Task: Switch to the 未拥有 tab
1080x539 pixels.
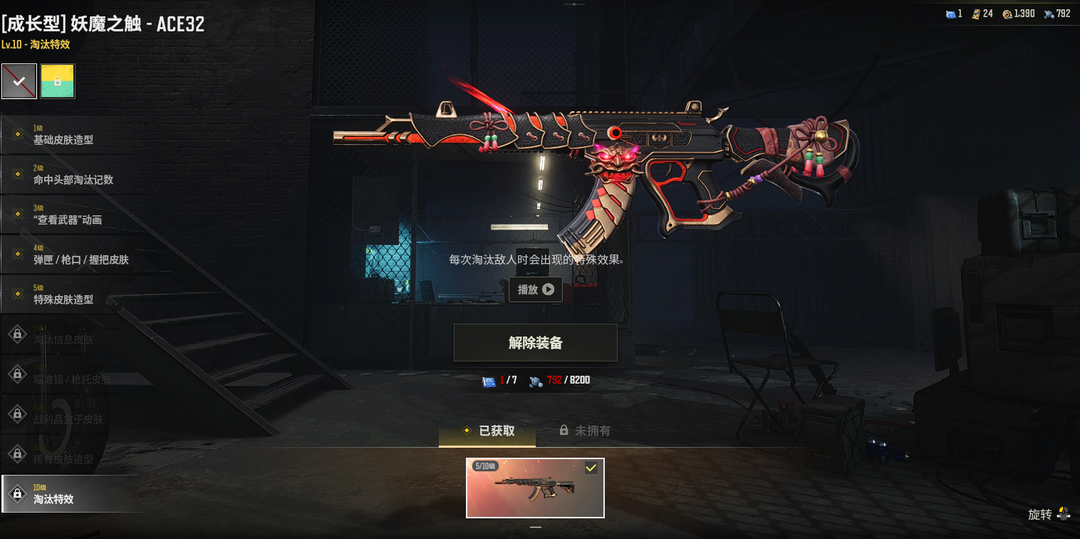Action: pyautogui.click(x=584, y=431)
